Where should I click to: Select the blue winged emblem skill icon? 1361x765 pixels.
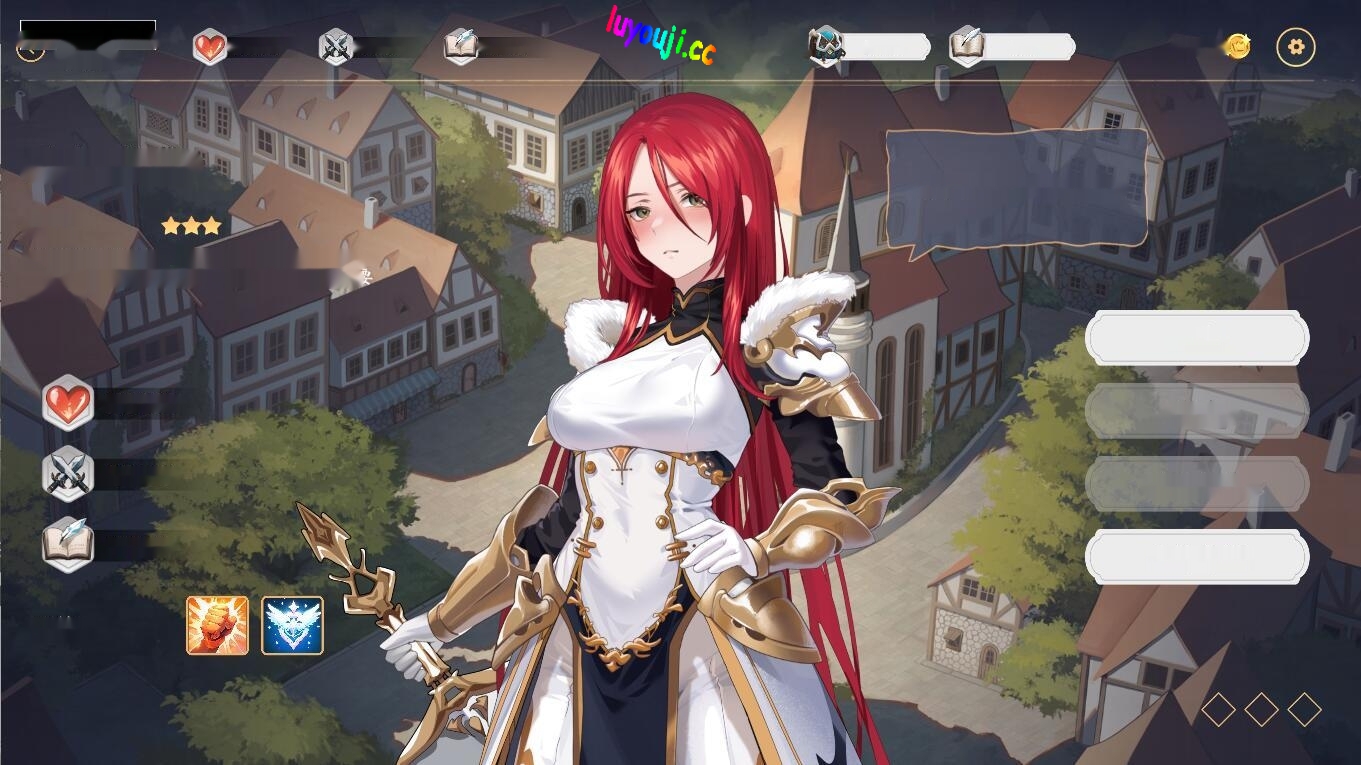coord(290,627)
